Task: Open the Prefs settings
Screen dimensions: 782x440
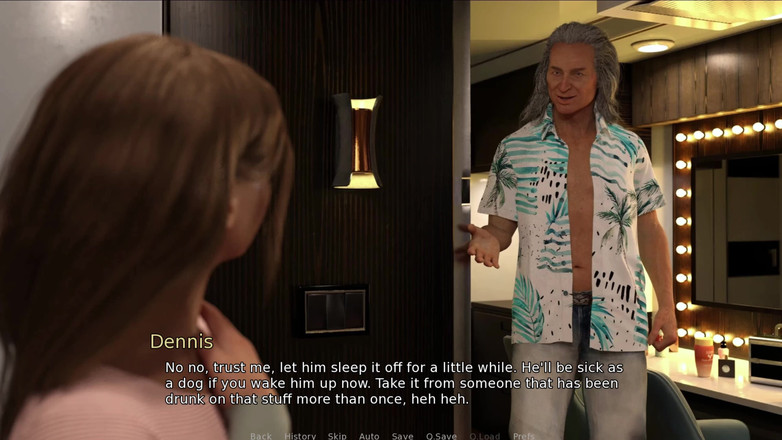Action: point(523,436)
